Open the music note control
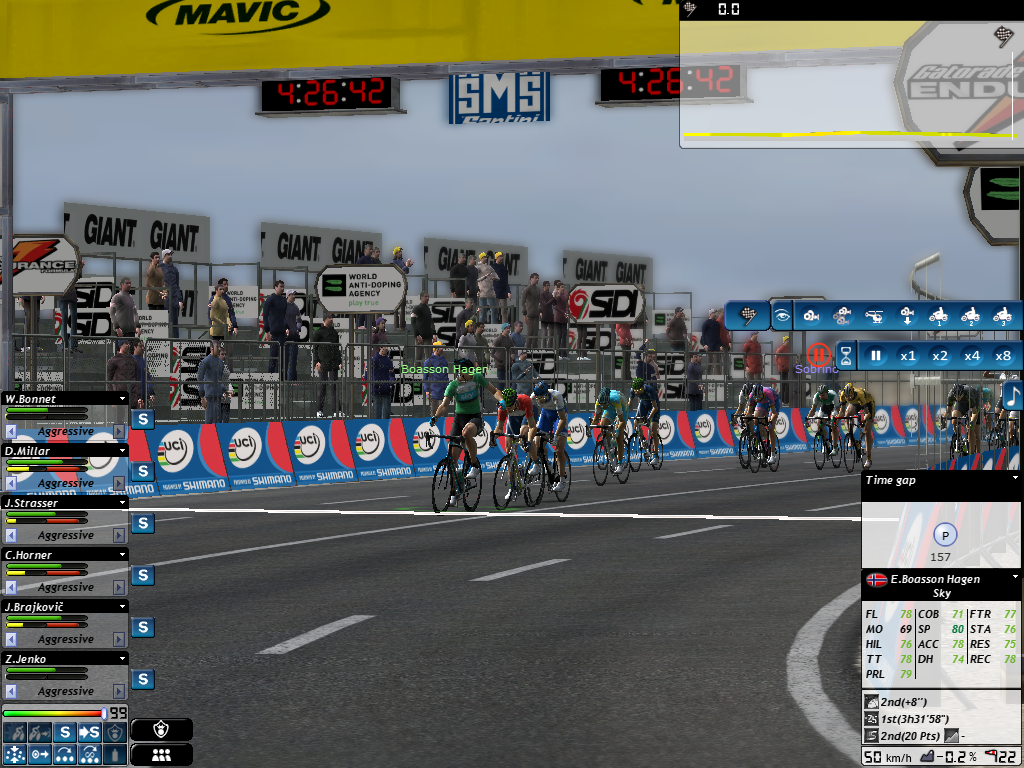This screenshot has width=1024, height=768. click(x=1012, y=396)
